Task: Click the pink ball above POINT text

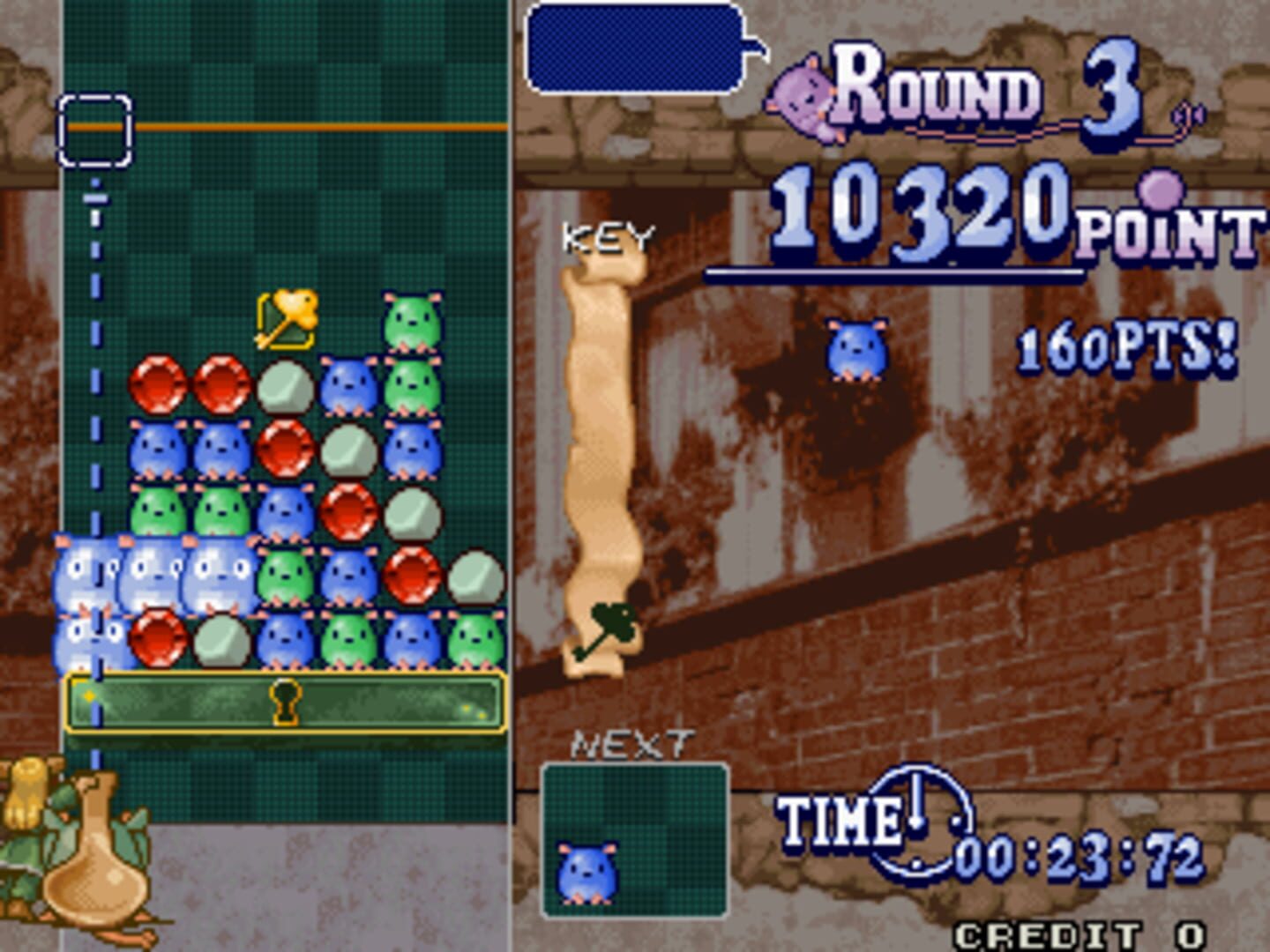Action: [1162, 190]
